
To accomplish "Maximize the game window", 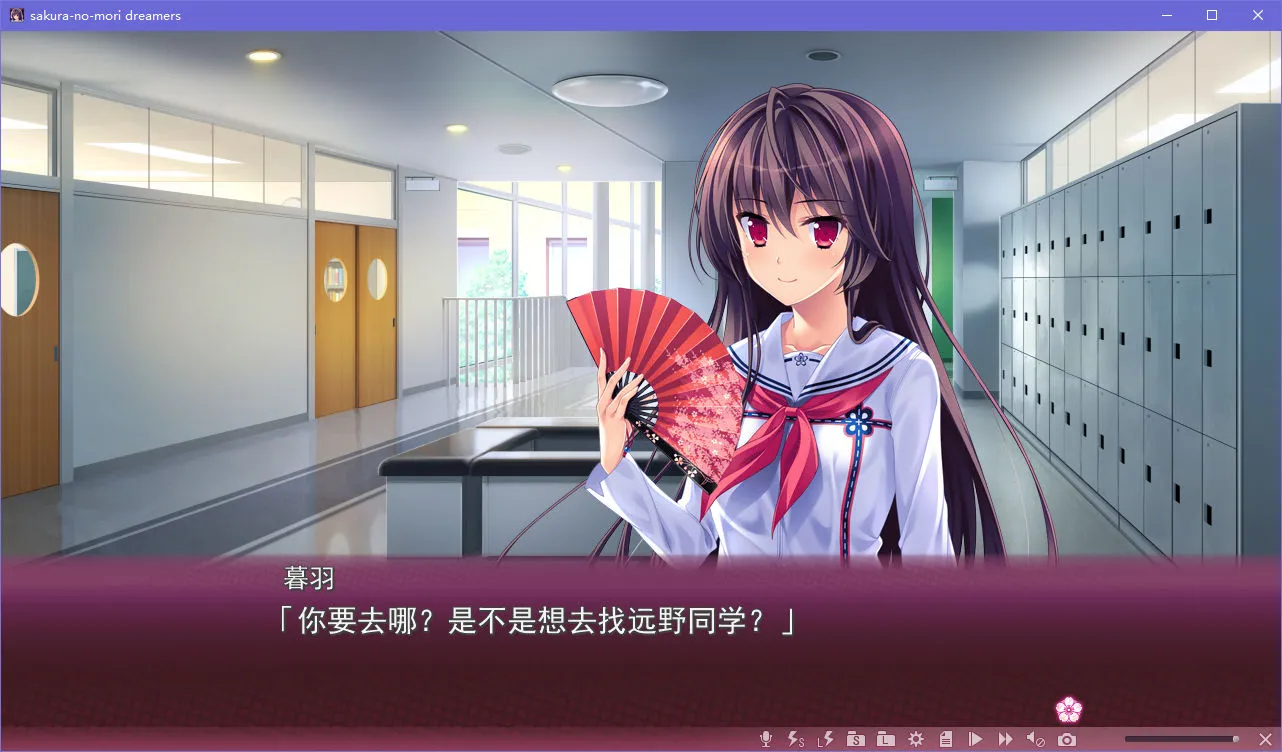I will point(1211,15).
